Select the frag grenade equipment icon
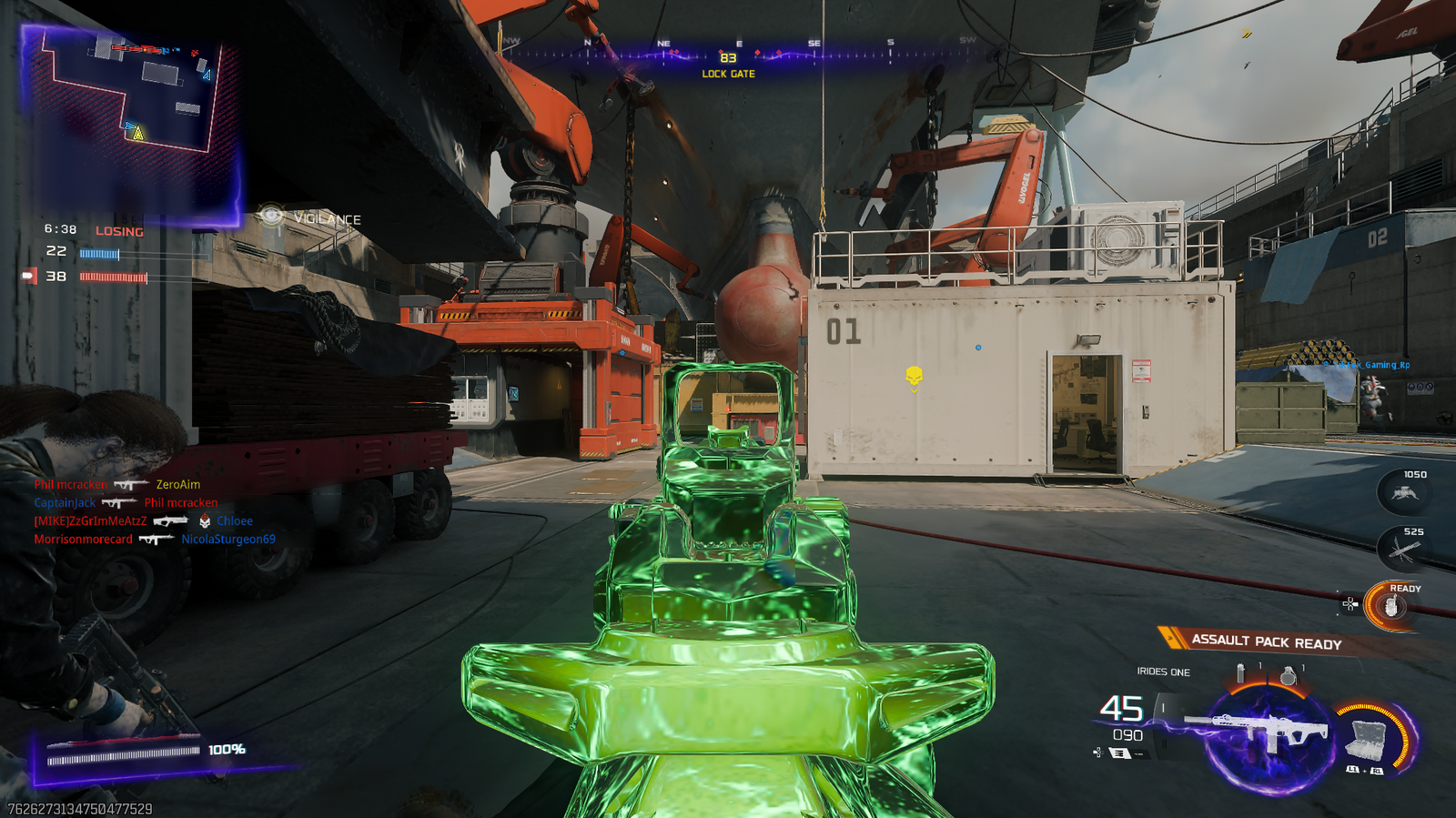 click(x=1288, y=676)
